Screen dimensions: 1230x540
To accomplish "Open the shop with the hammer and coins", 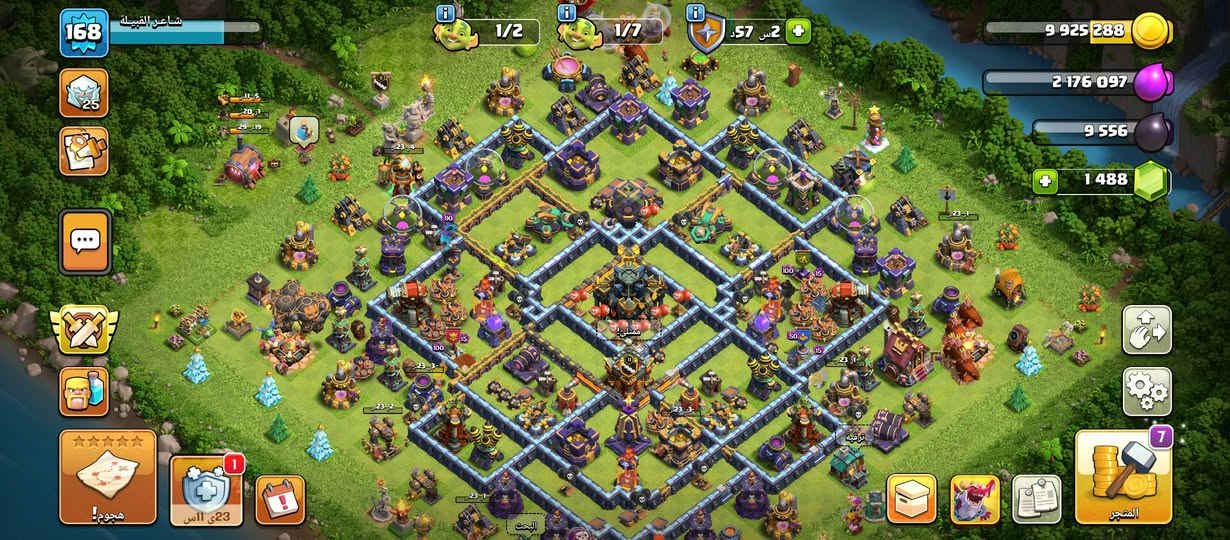I will (x=1123, y=477).
